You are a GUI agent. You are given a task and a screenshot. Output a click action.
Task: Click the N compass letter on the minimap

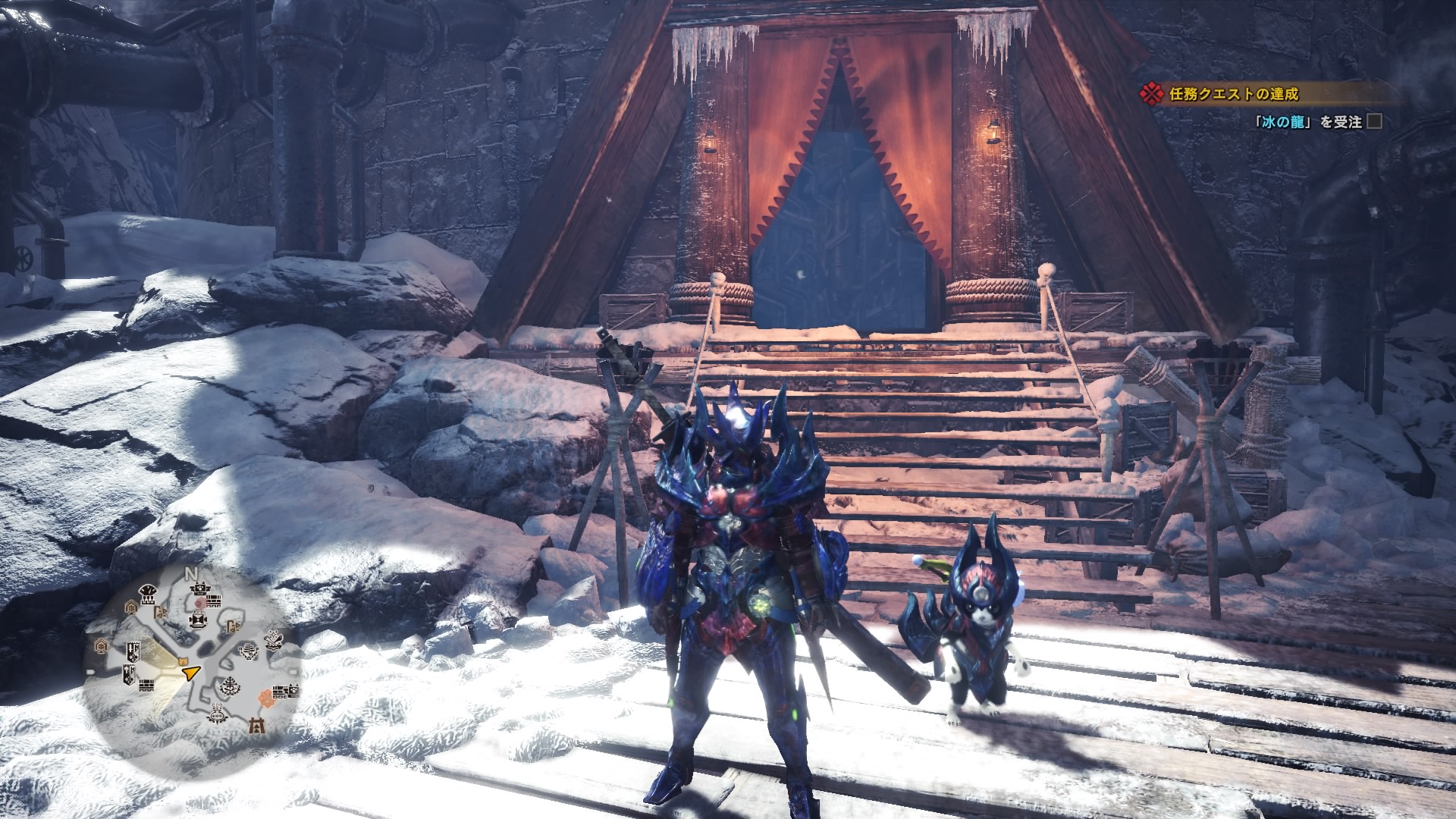coord(191,573)
